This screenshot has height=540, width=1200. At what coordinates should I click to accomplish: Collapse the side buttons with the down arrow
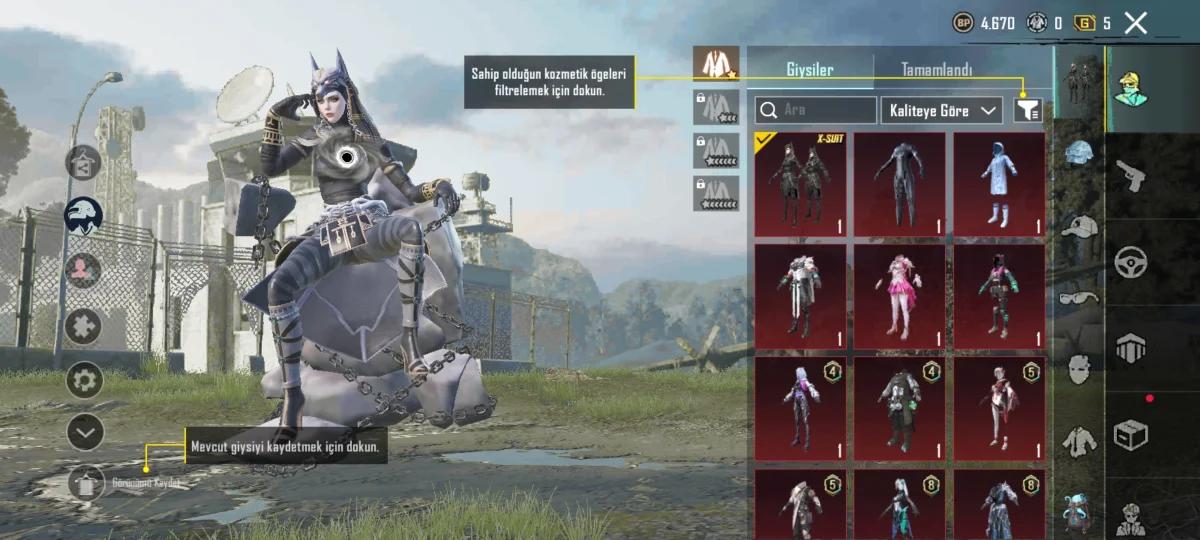pos(85,432)
